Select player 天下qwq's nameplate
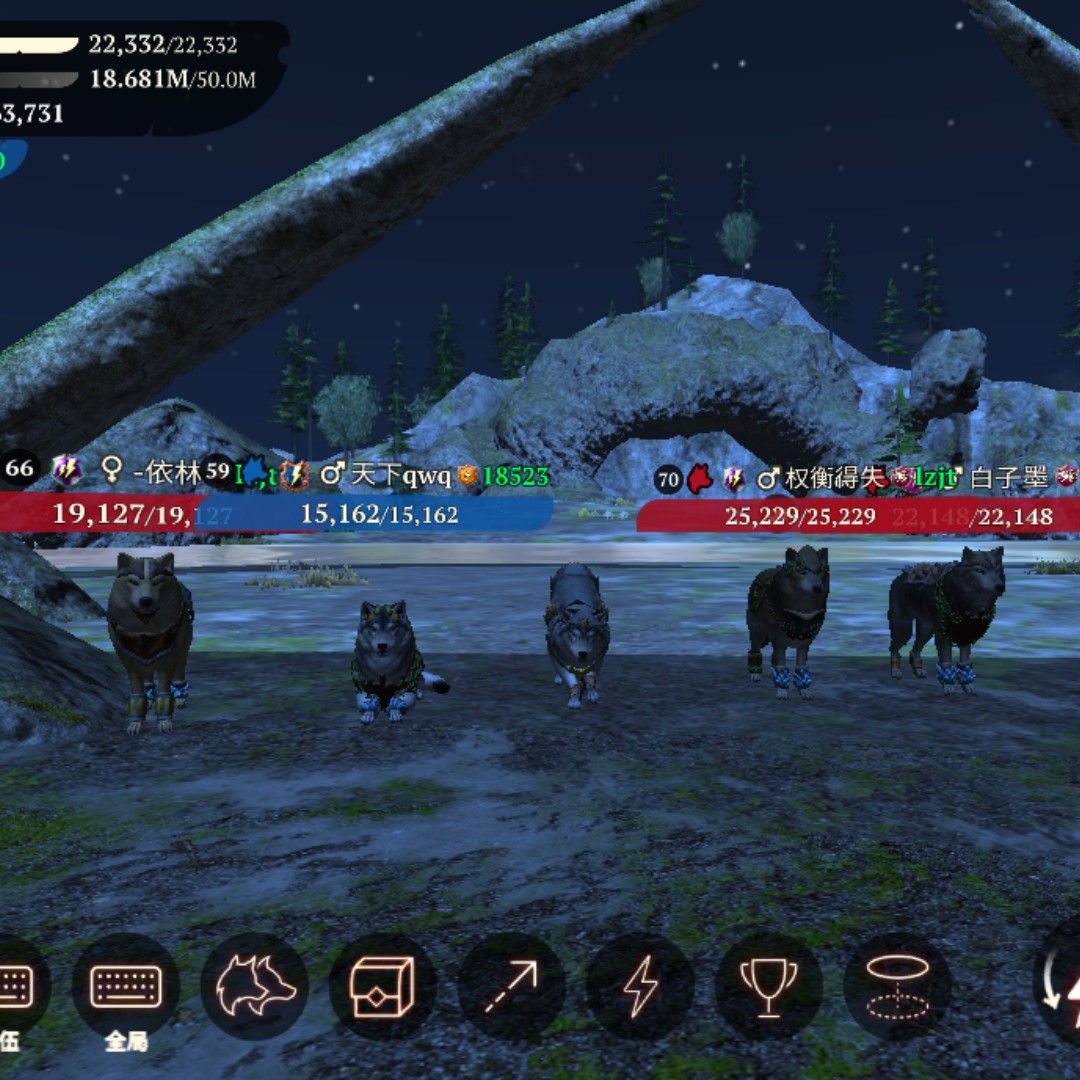1080x1080 pixels. coord(401,476)
